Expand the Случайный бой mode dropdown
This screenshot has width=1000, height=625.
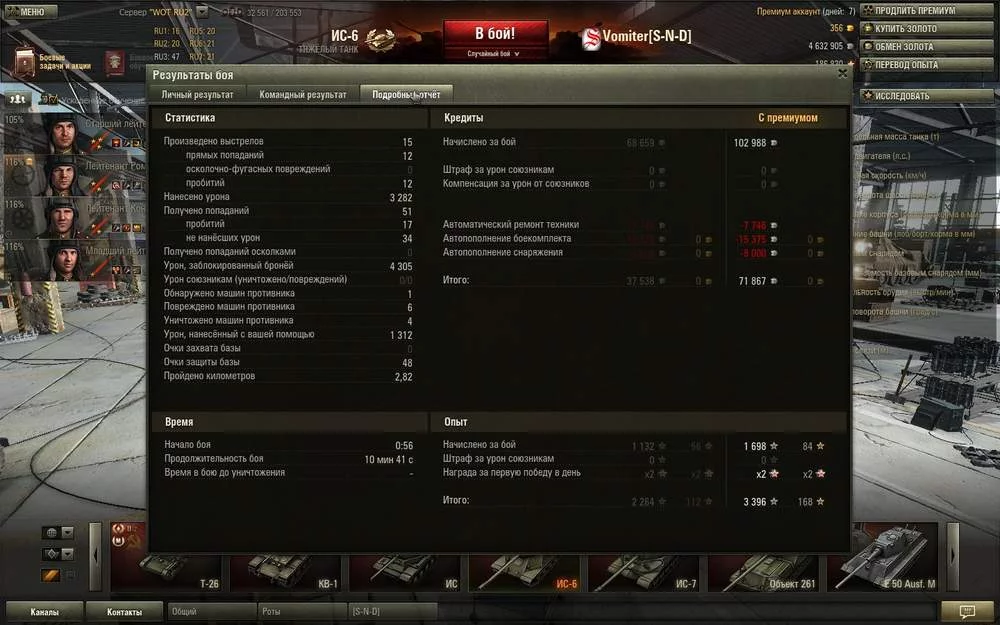495,54
